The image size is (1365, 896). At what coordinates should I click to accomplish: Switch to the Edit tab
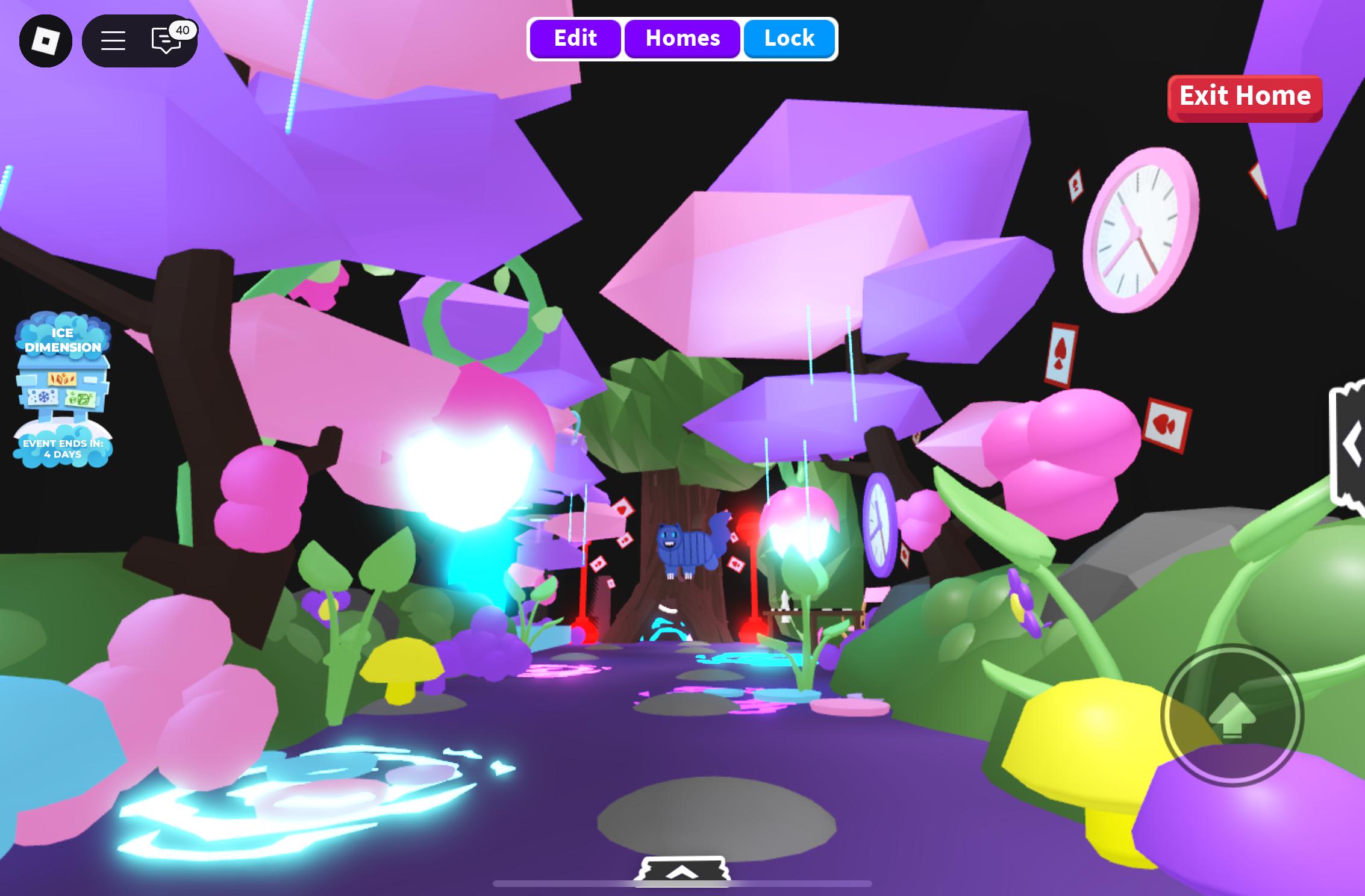coord(575,38)
